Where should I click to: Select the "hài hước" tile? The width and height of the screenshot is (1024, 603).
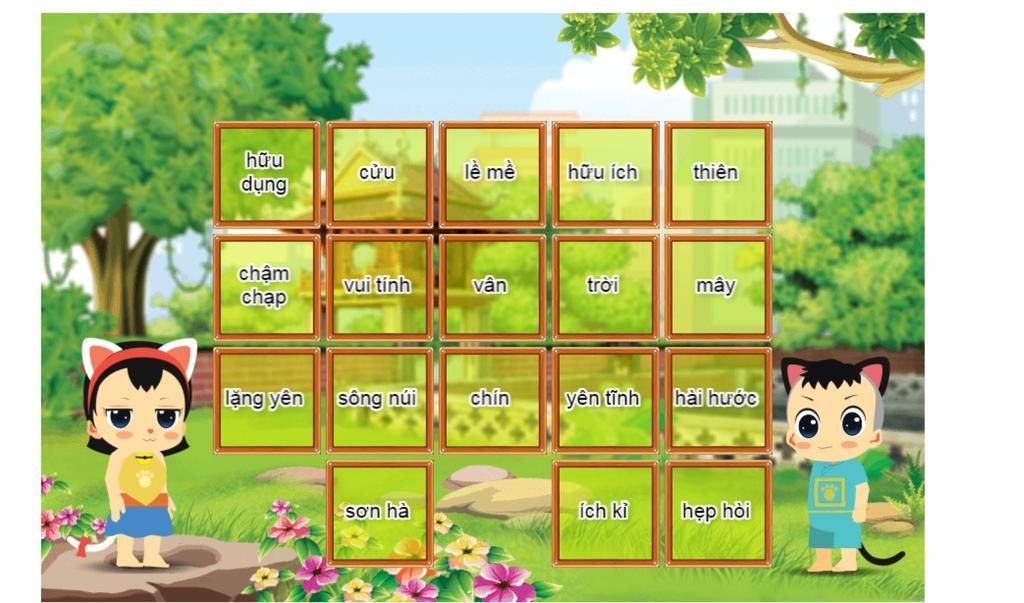point(718,400)
